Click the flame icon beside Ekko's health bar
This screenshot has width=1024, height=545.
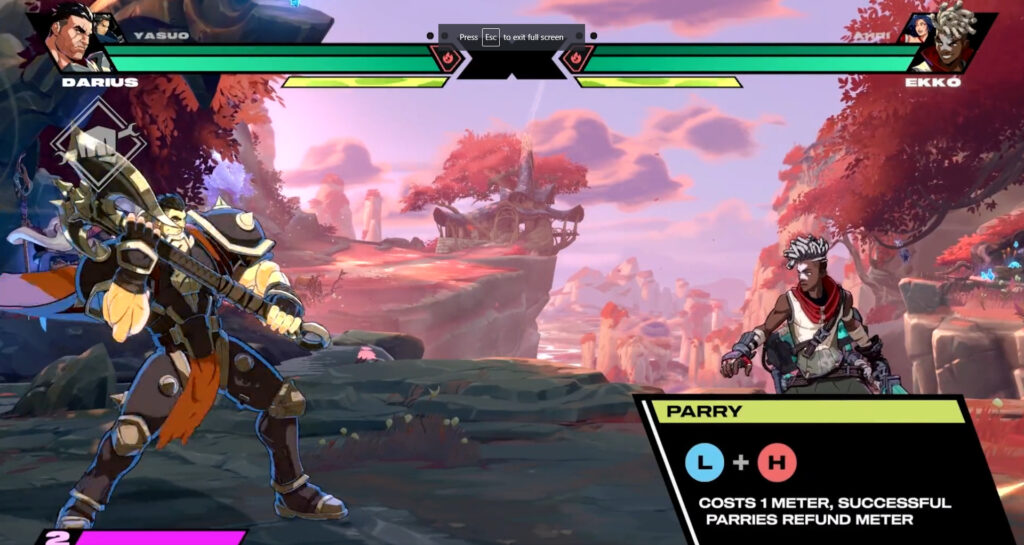[x=577, y=59]
